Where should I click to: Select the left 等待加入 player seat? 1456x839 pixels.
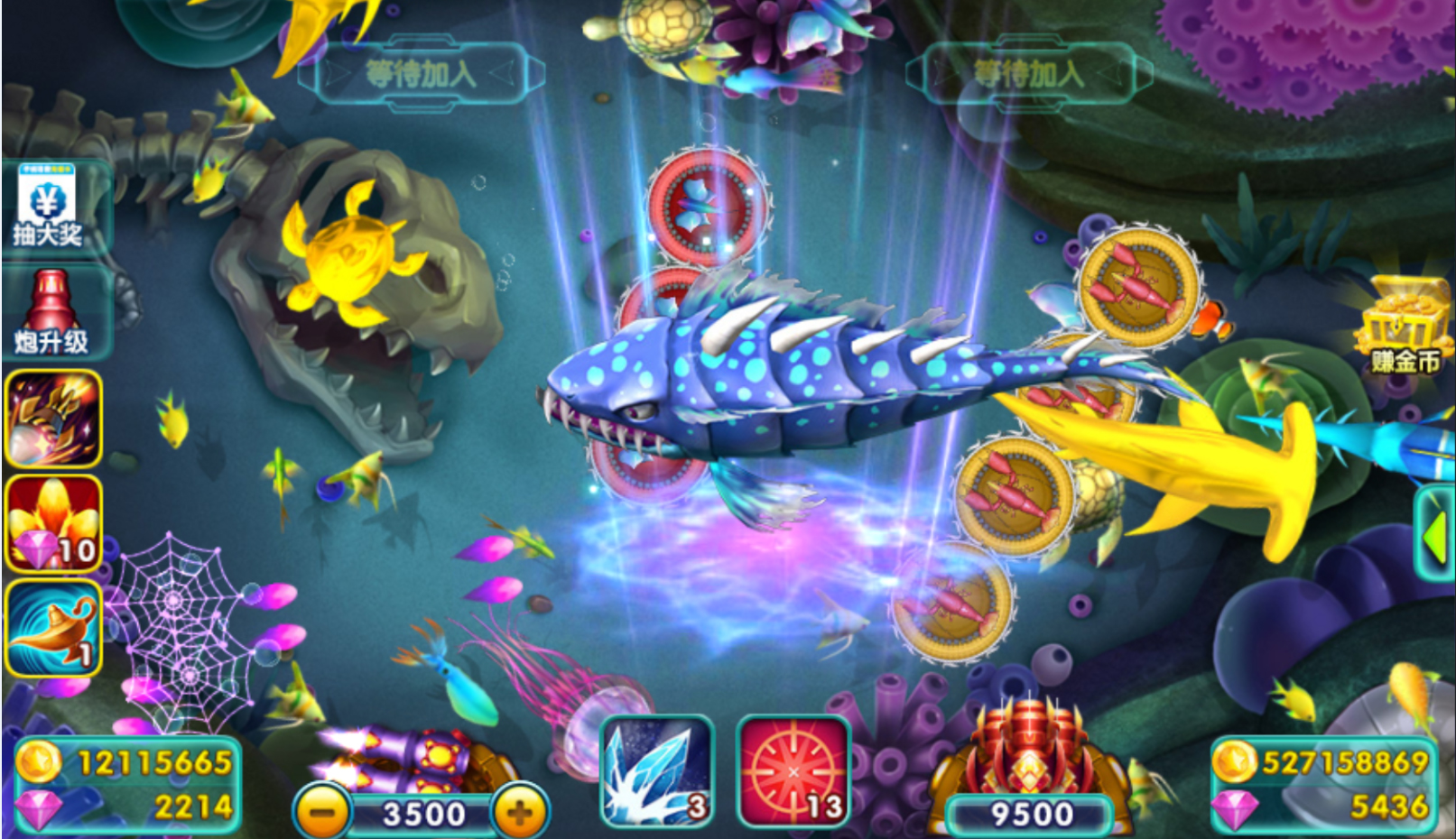point(421,74)
